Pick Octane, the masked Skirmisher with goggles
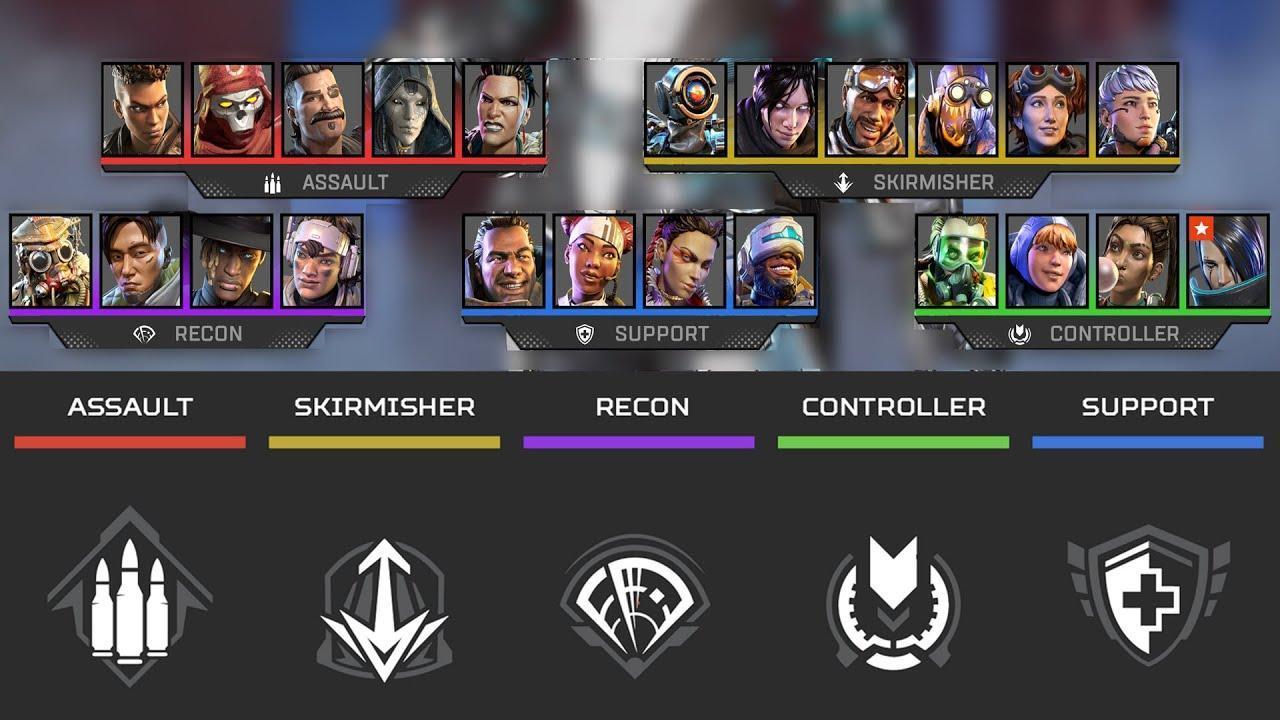Viewport: 1280px width, 720px height. [957, 110]
